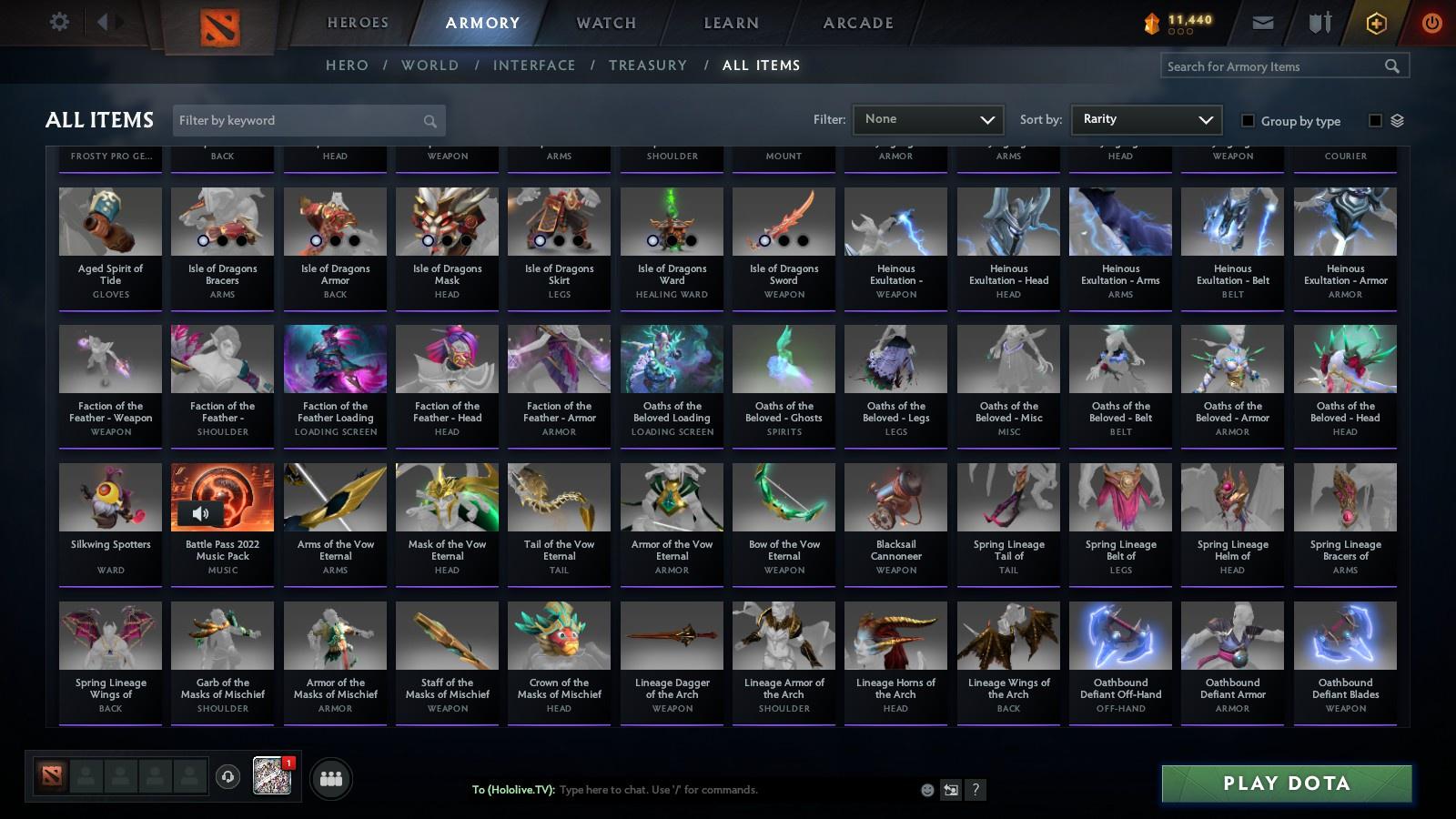This screenshot has height=819, width=1456.
Task: Enable the Group by type checkbox
Action: tap(1249, 120)
